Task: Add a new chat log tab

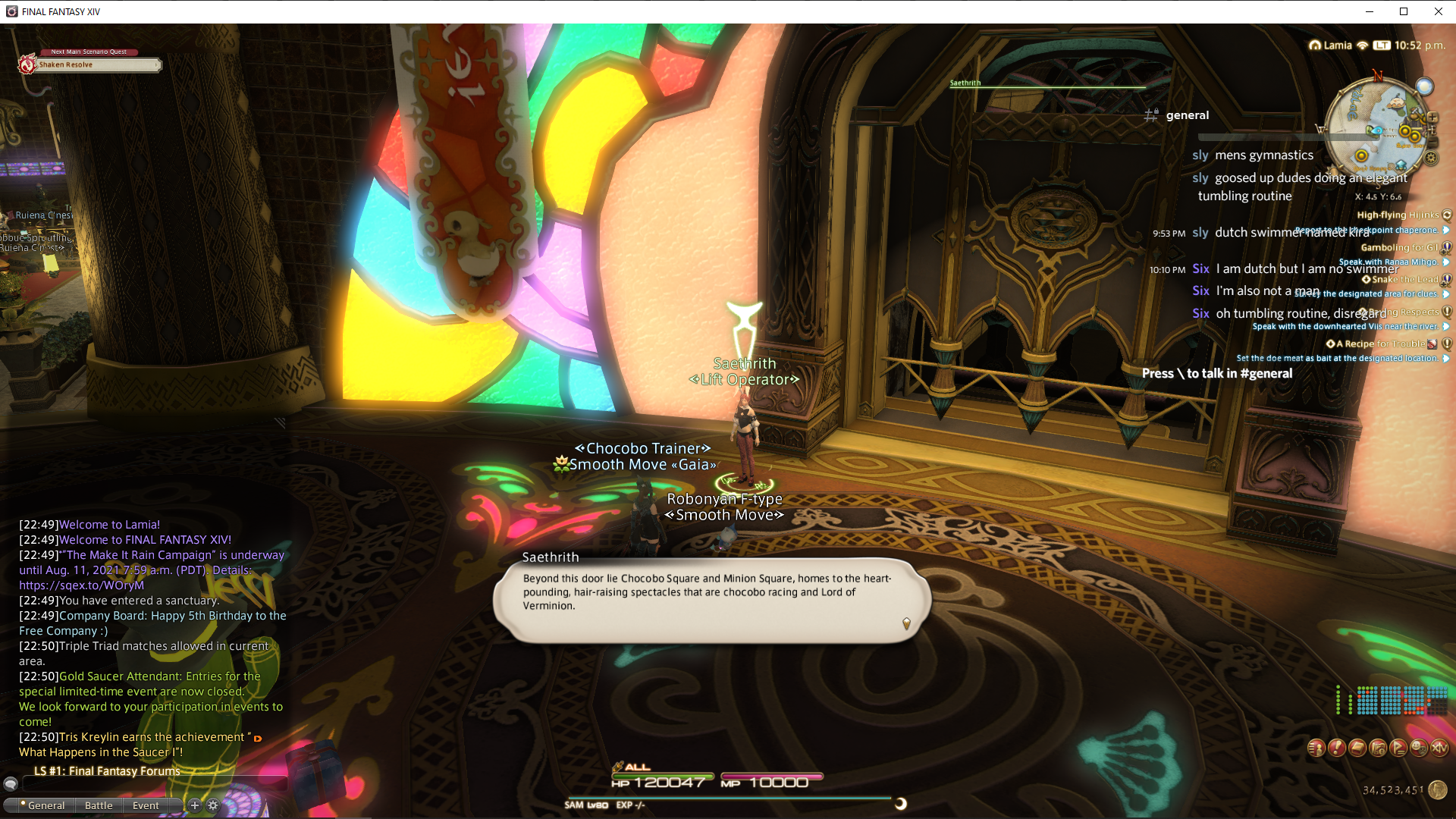Action: click(x=195, y=805)
